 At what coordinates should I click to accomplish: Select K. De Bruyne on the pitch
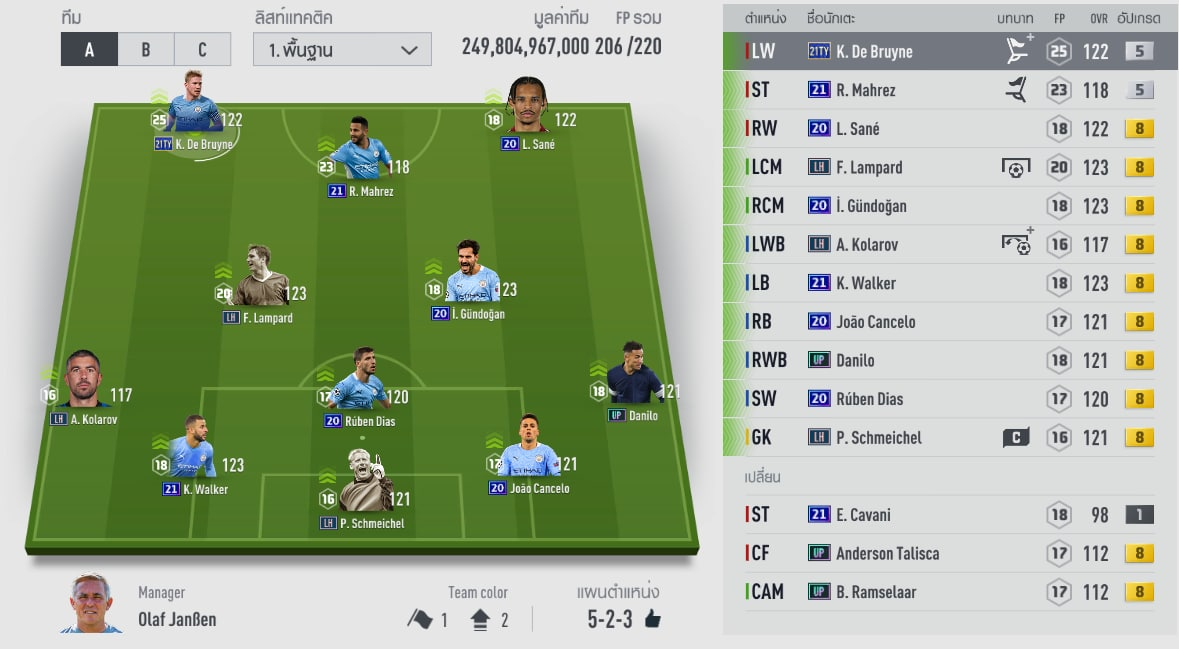pos(194,108)
